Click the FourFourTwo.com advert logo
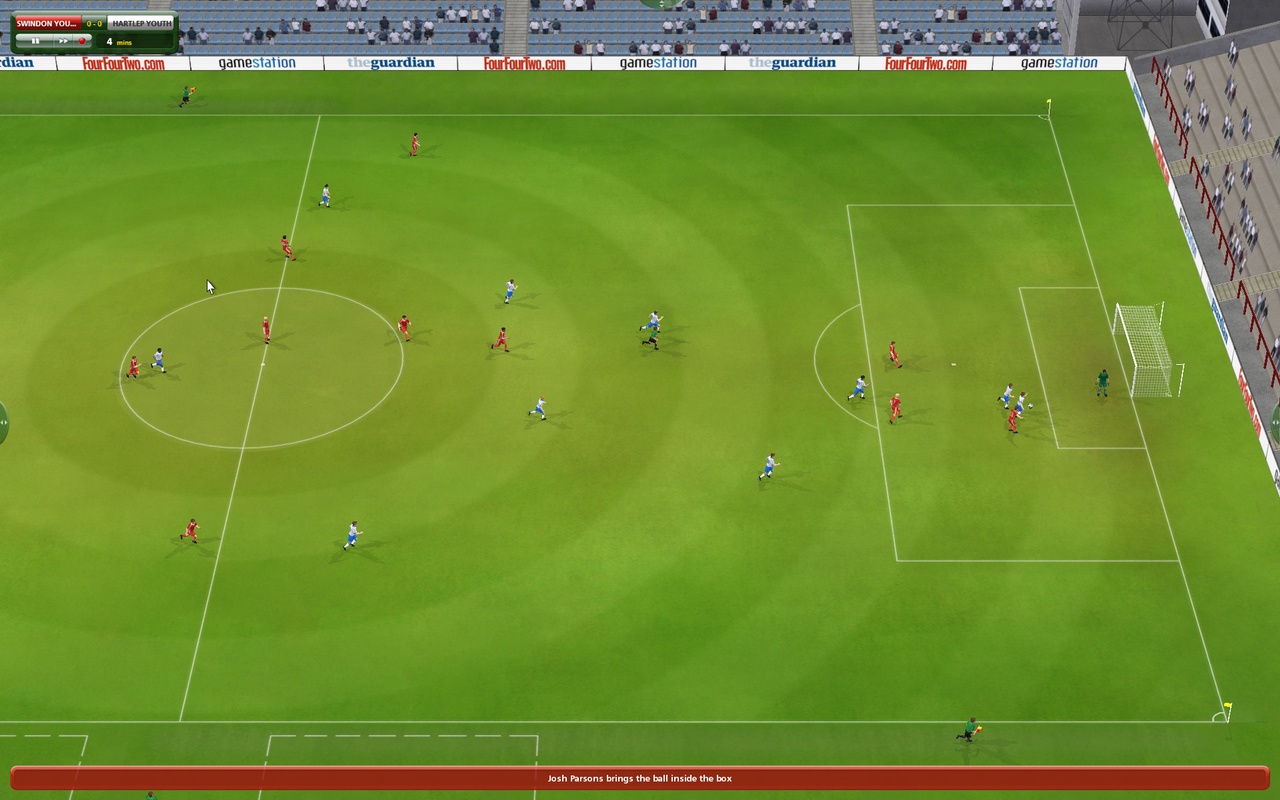 (121, 61)
